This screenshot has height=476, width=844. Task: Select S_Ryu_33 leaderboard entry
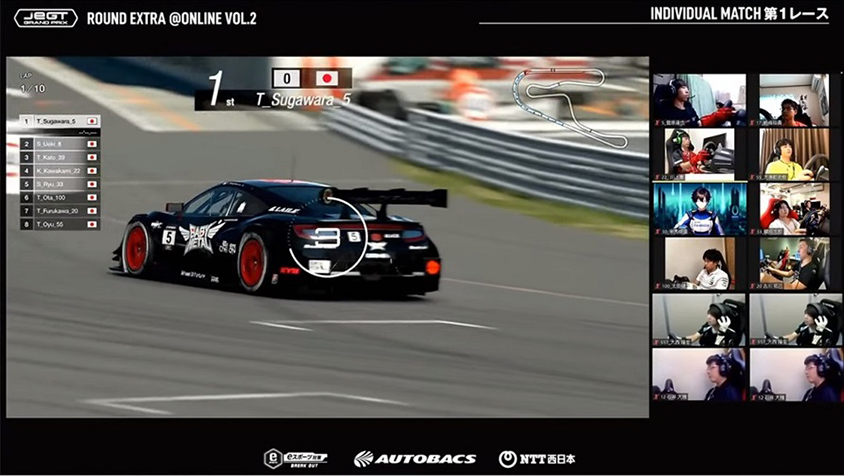pos(60,184)
